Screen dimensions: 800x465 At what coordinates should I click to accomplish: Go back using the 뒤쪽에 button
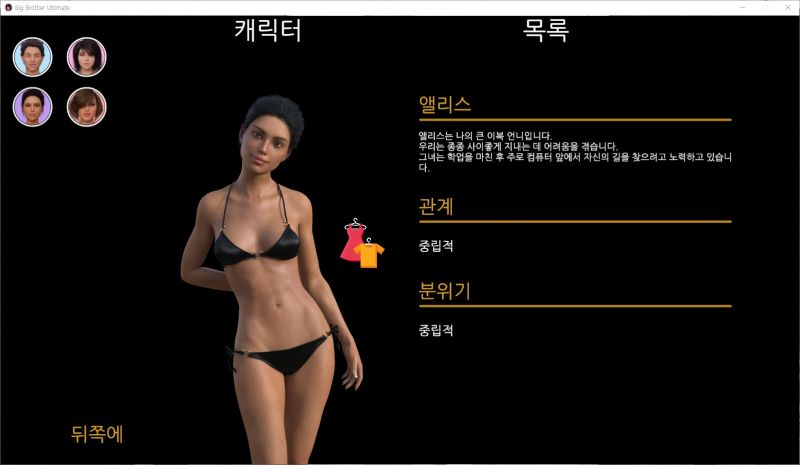[97, 434]
